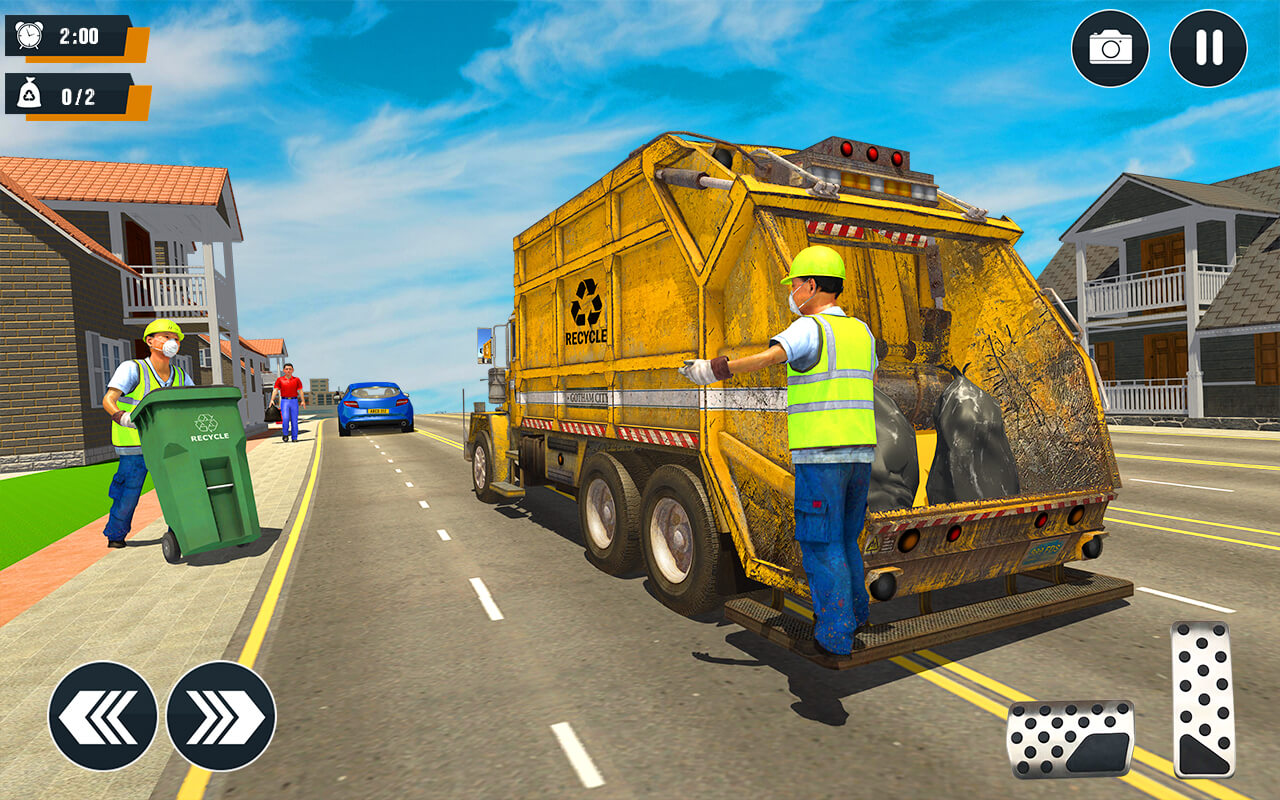This screenshot has width=1280, height=800.
Task: Open the camera screenshot tool
Action: pyautogui.click(x=1109, y=46)
